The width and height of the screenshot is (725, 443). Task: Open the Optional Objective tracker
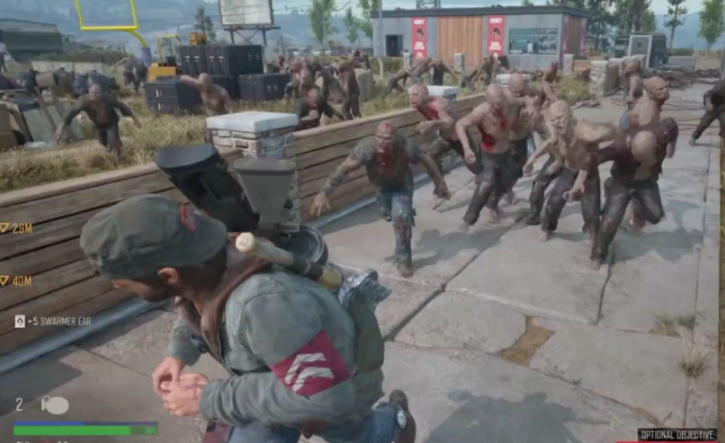(679, 435)
